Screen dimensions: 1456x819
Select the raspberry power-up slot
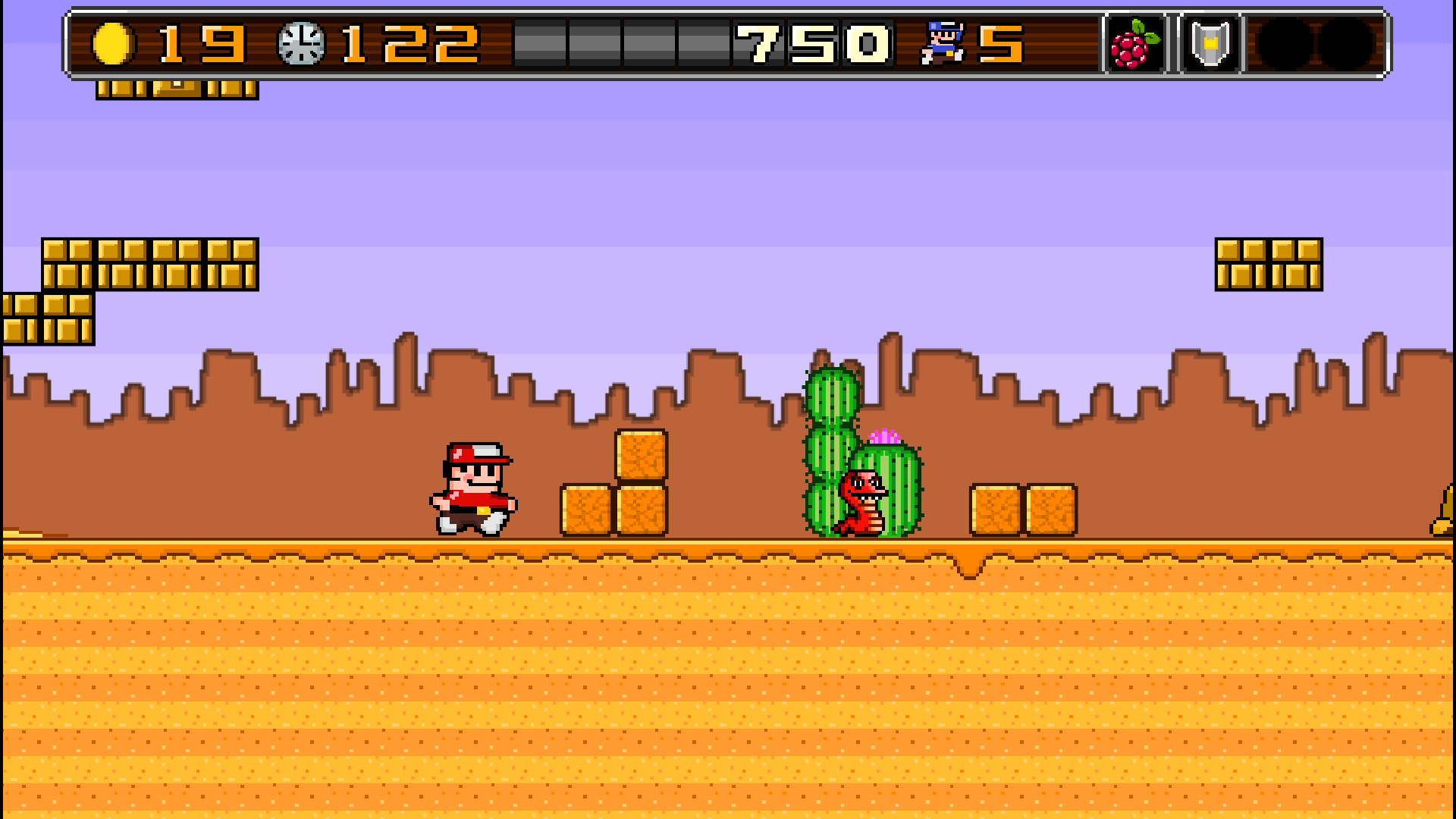[1133, 44]
